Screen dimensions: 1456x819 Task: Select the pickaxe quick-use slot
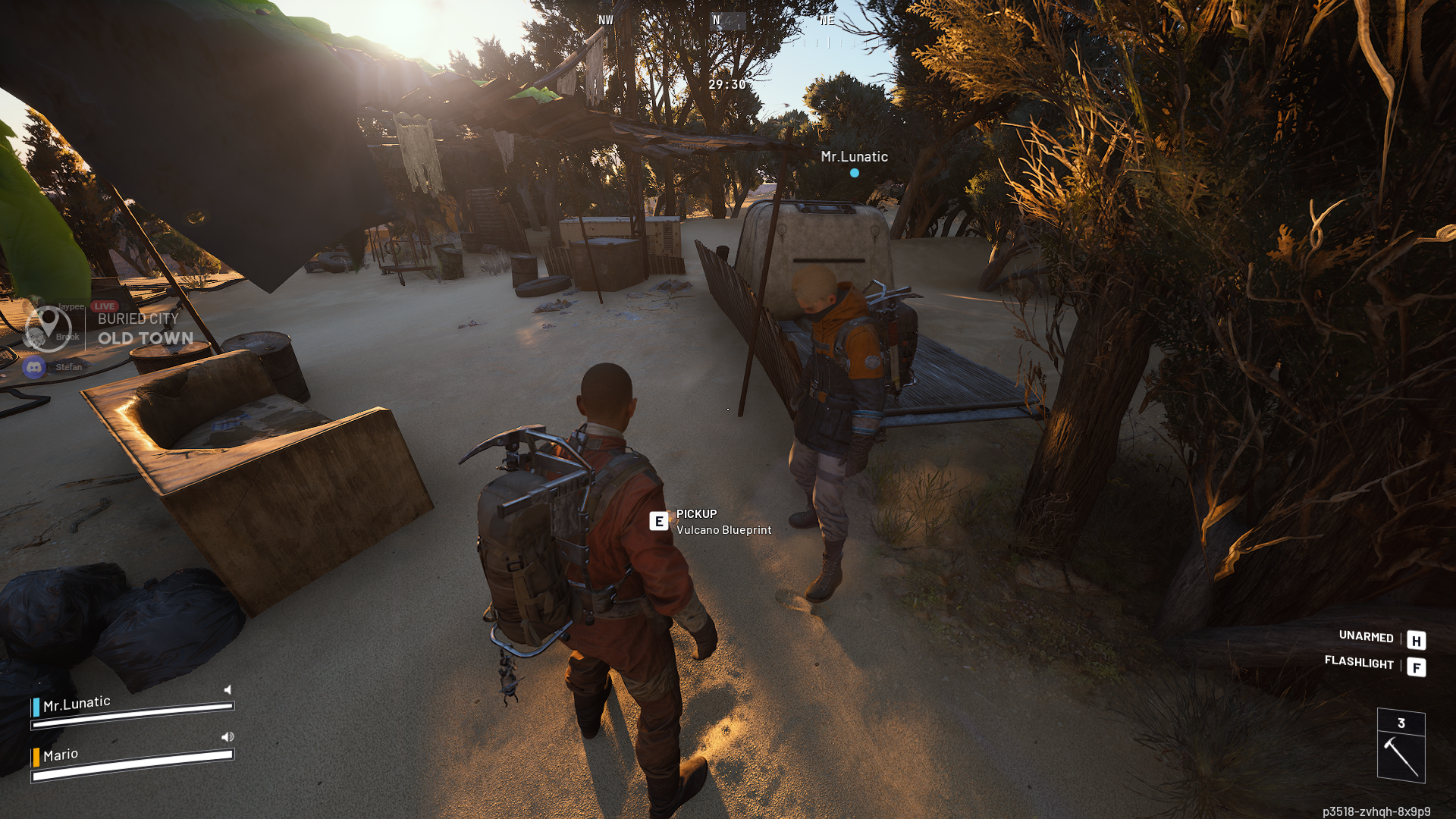[x=1401, y=755]
